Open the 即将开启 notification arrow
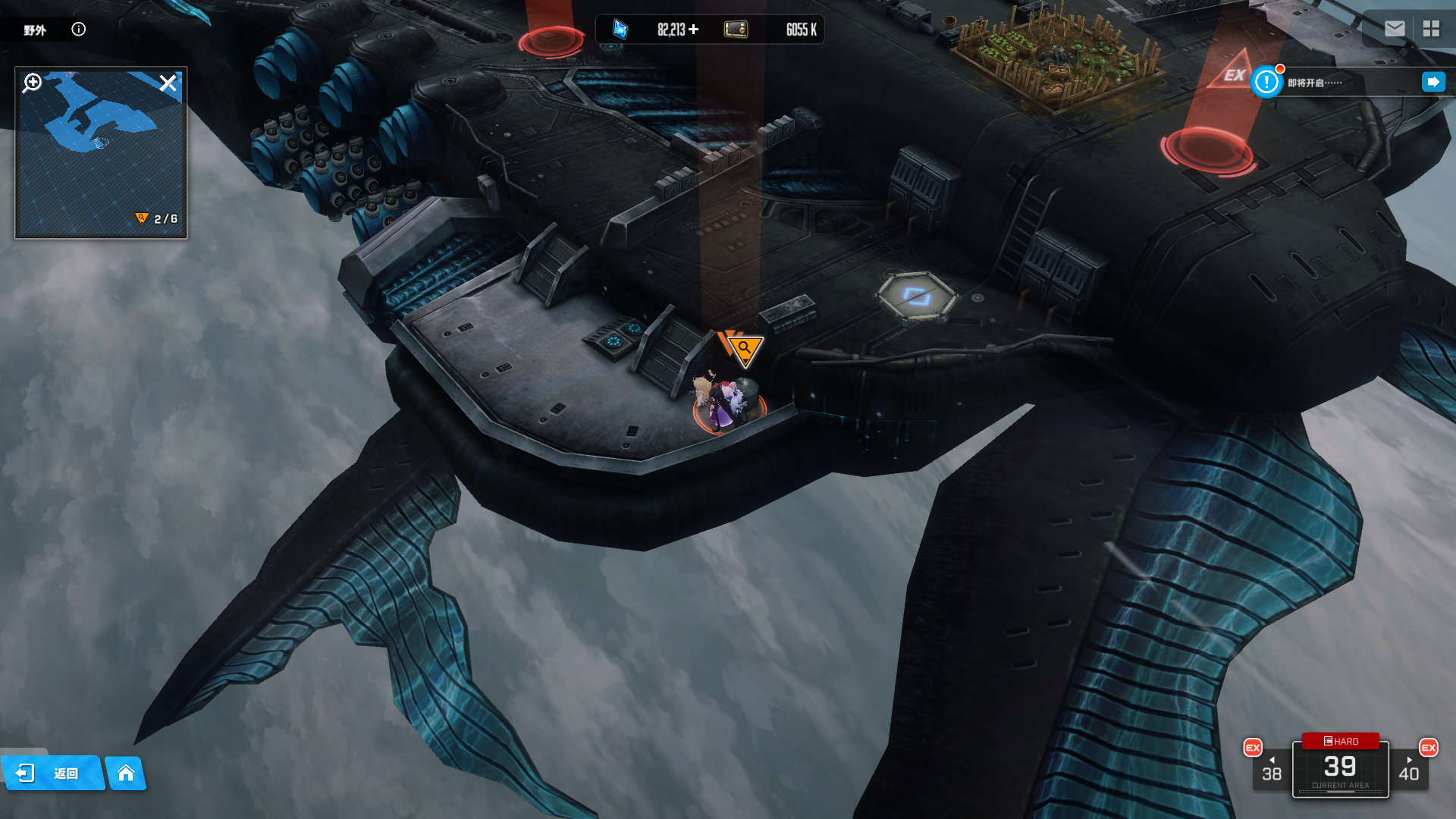1456x819 pixels. click(1433, 82)
